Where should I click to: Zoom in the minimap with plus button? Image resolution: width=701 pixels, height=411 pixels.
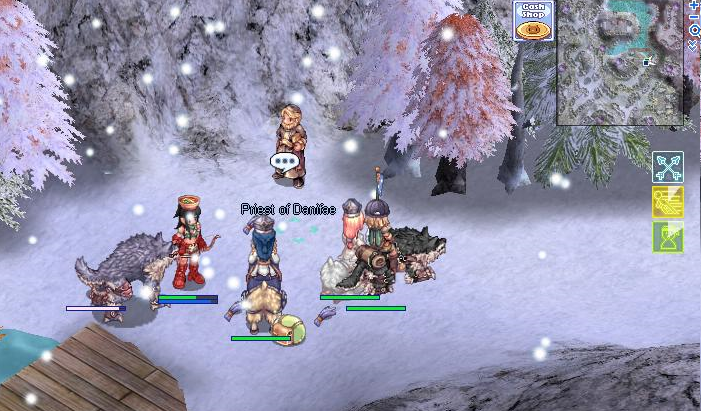[x=695, y=5]
